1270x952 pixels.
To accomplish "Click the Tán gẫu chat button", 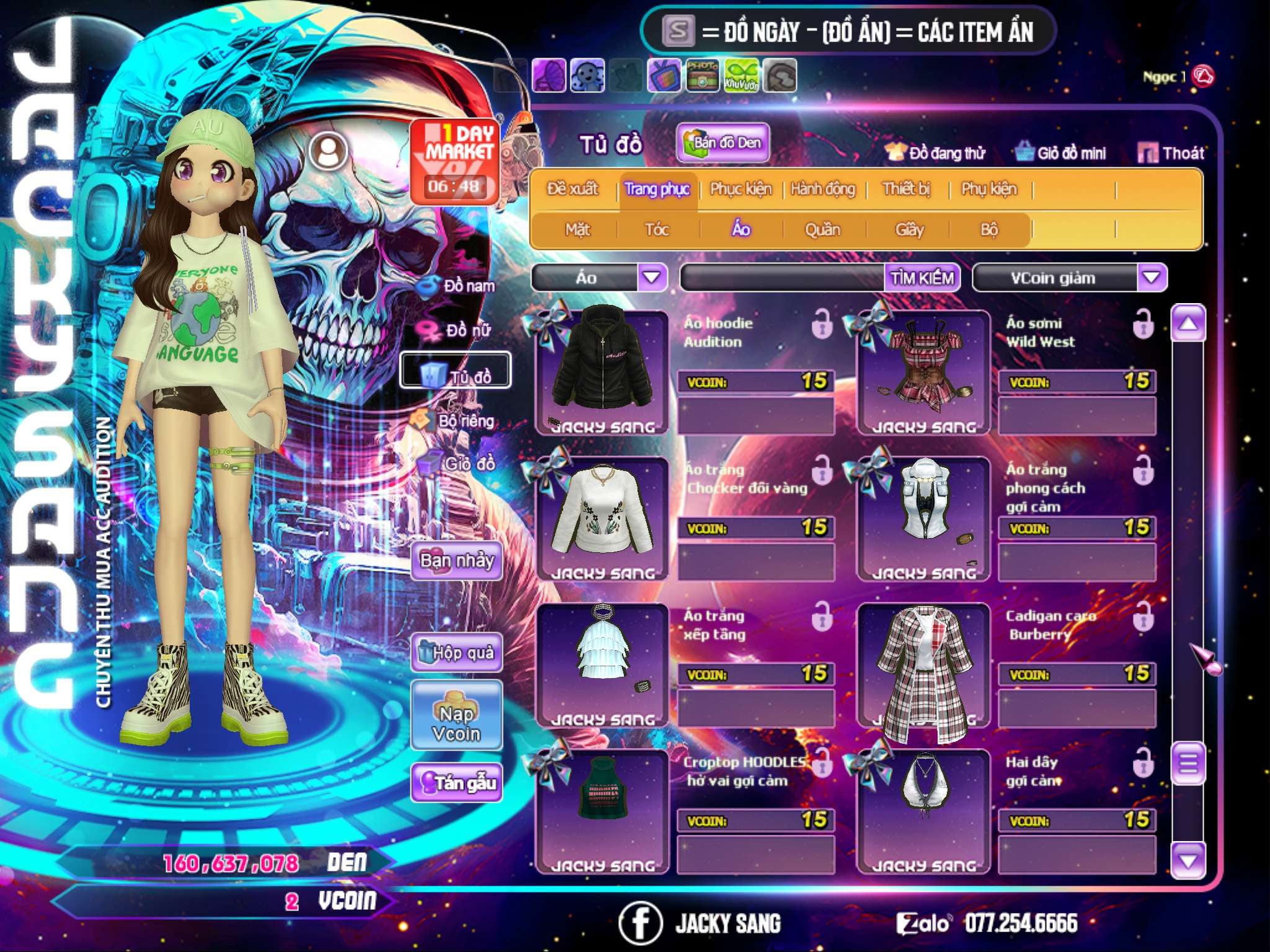I will pos(456,783).
